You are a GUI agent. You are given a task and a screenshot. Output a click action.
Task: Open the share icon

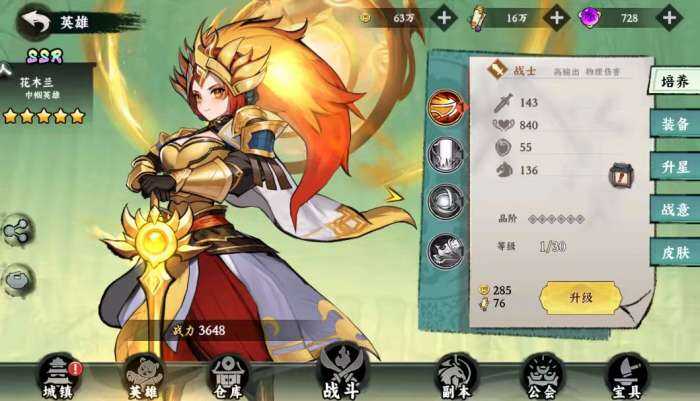tap(16, 232)
